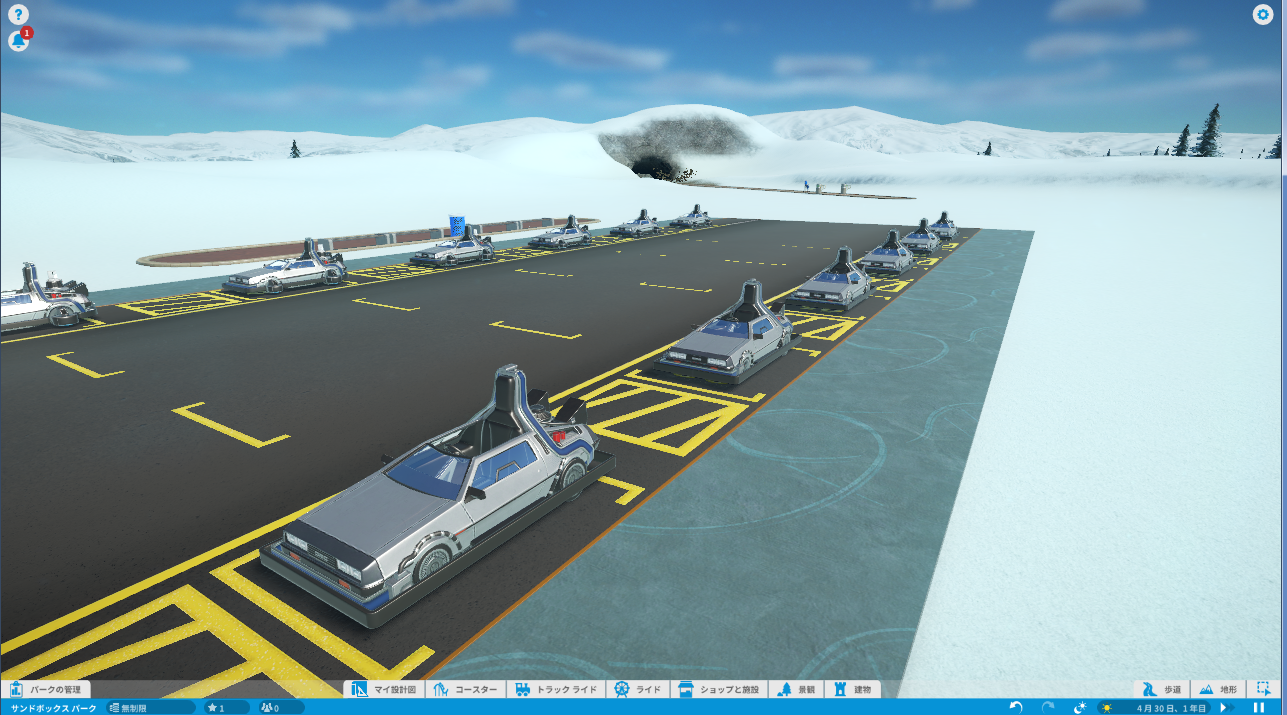Open the notifications bell
Screen dimensions: 1287x715
click(x=18, y=41)
